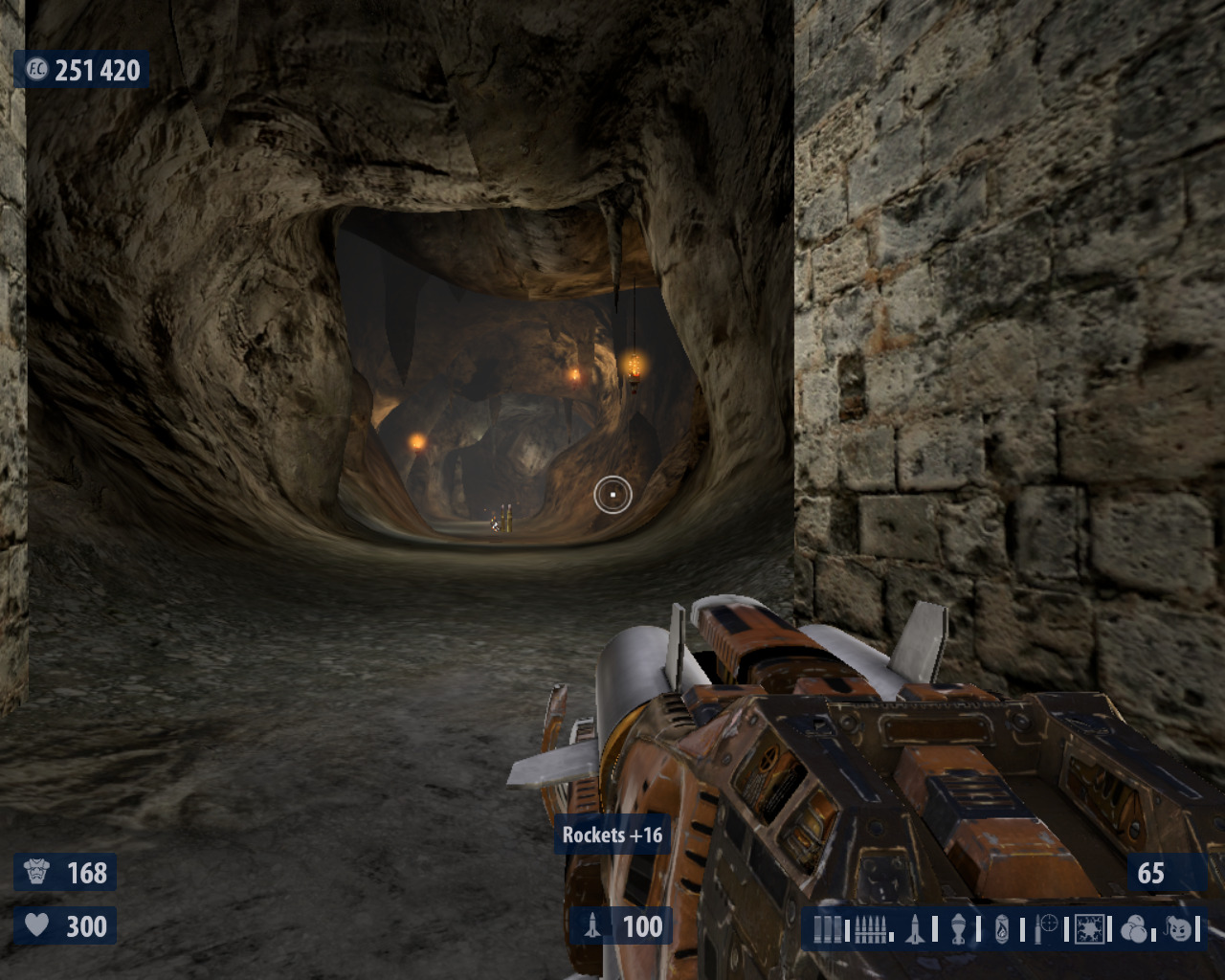1225x980 pixels.
Task: Pick the grenade ammo icon
Action: point(958,928)
